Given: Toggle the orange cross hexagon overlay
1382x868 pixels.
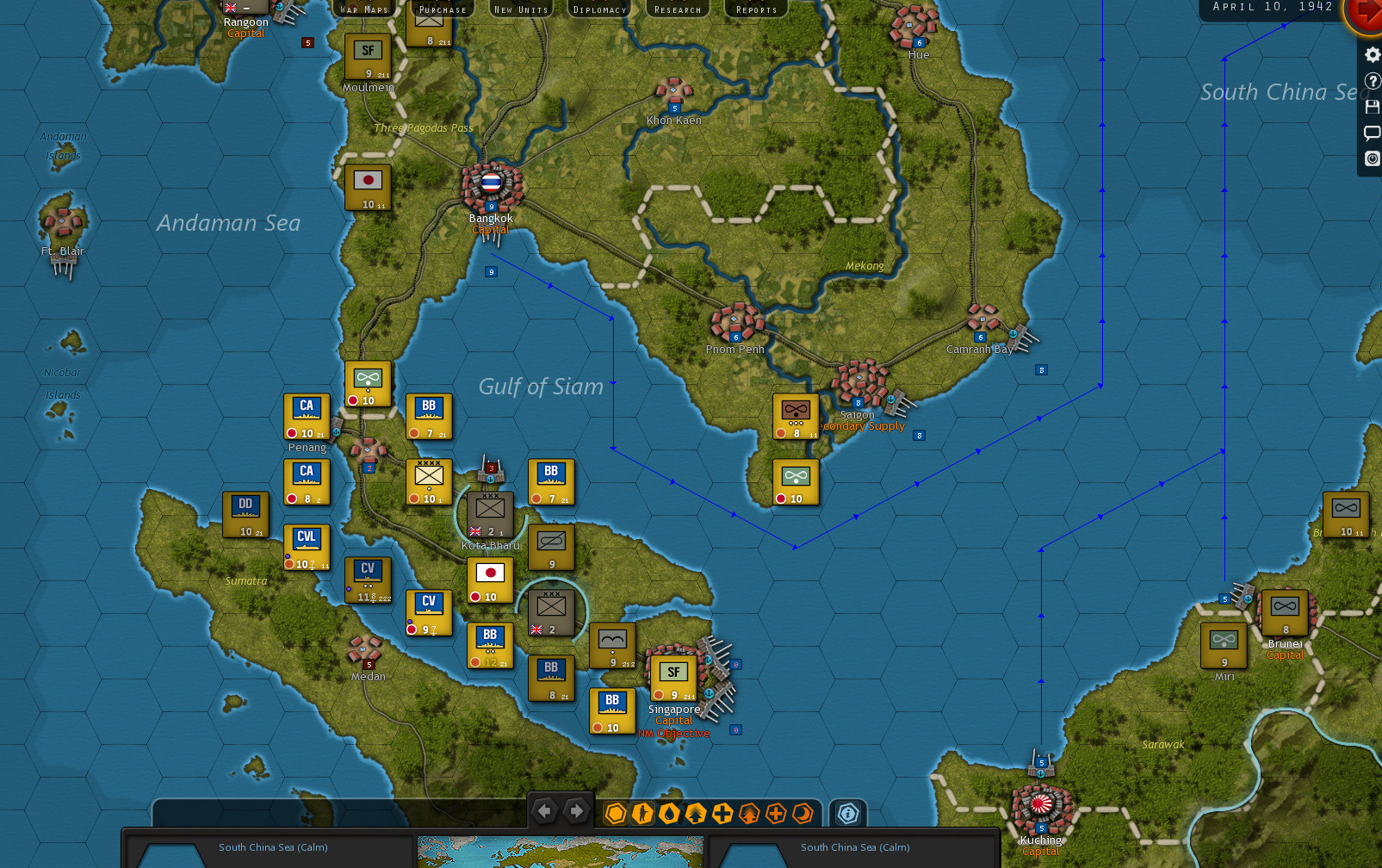Looking at the screenshot, I should 775,812.
